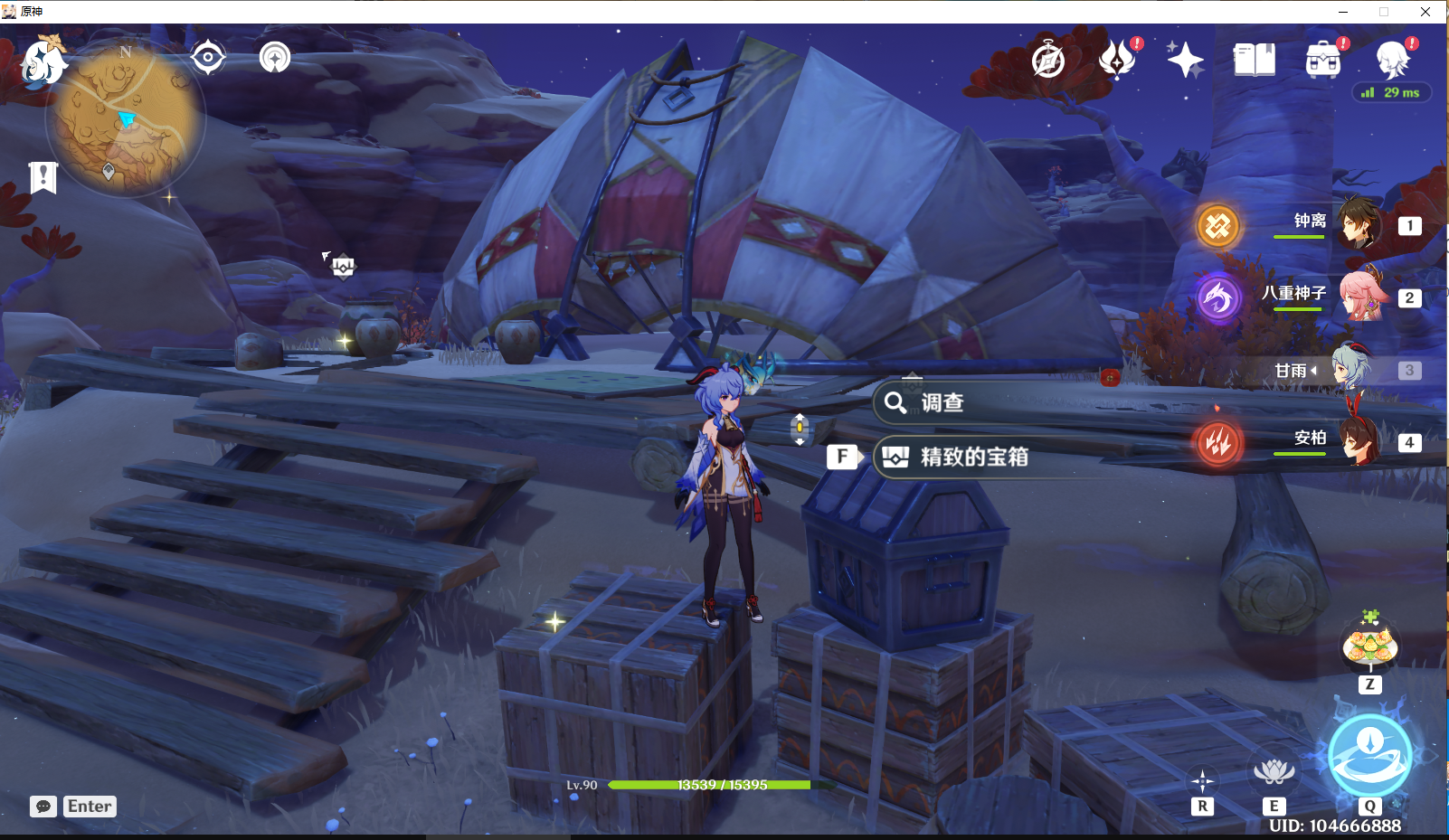Open the chat bubble icon

(43, 806)
